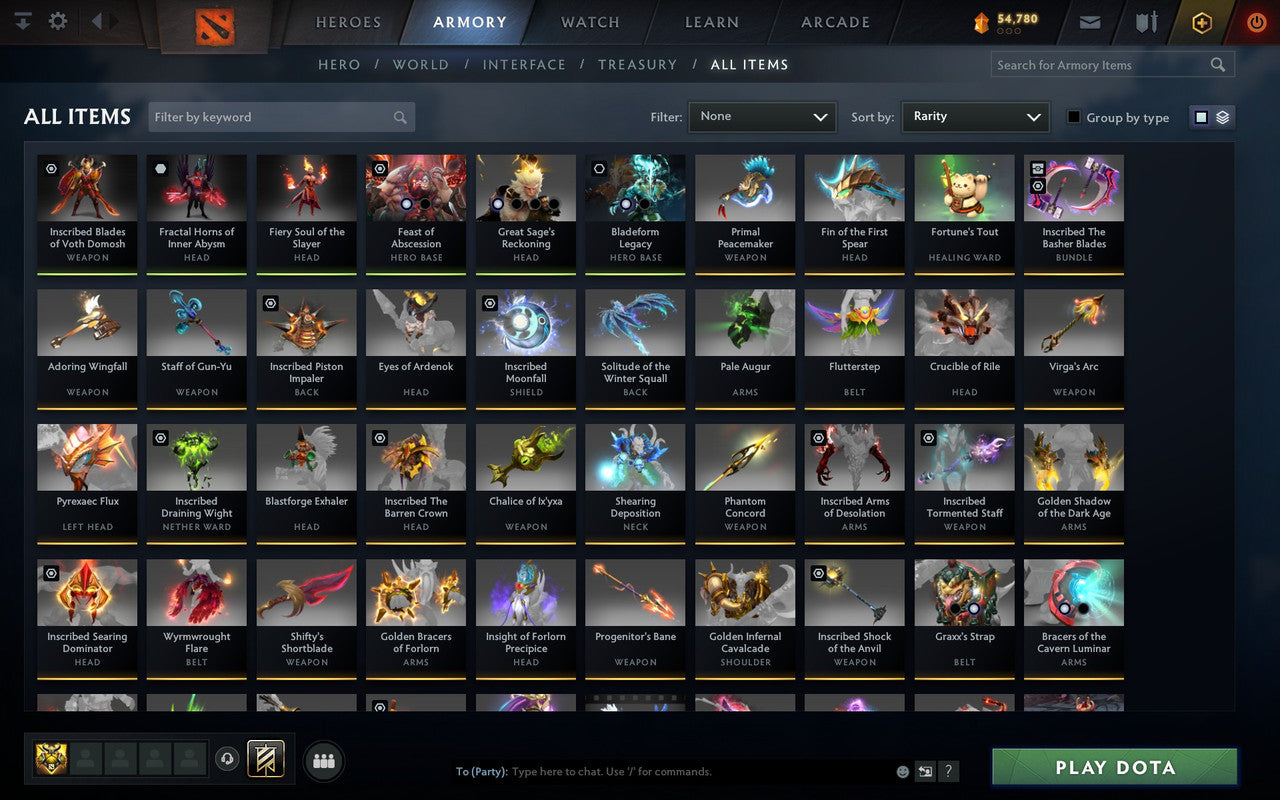Switch to the WATCH tab

coord(589,21)
